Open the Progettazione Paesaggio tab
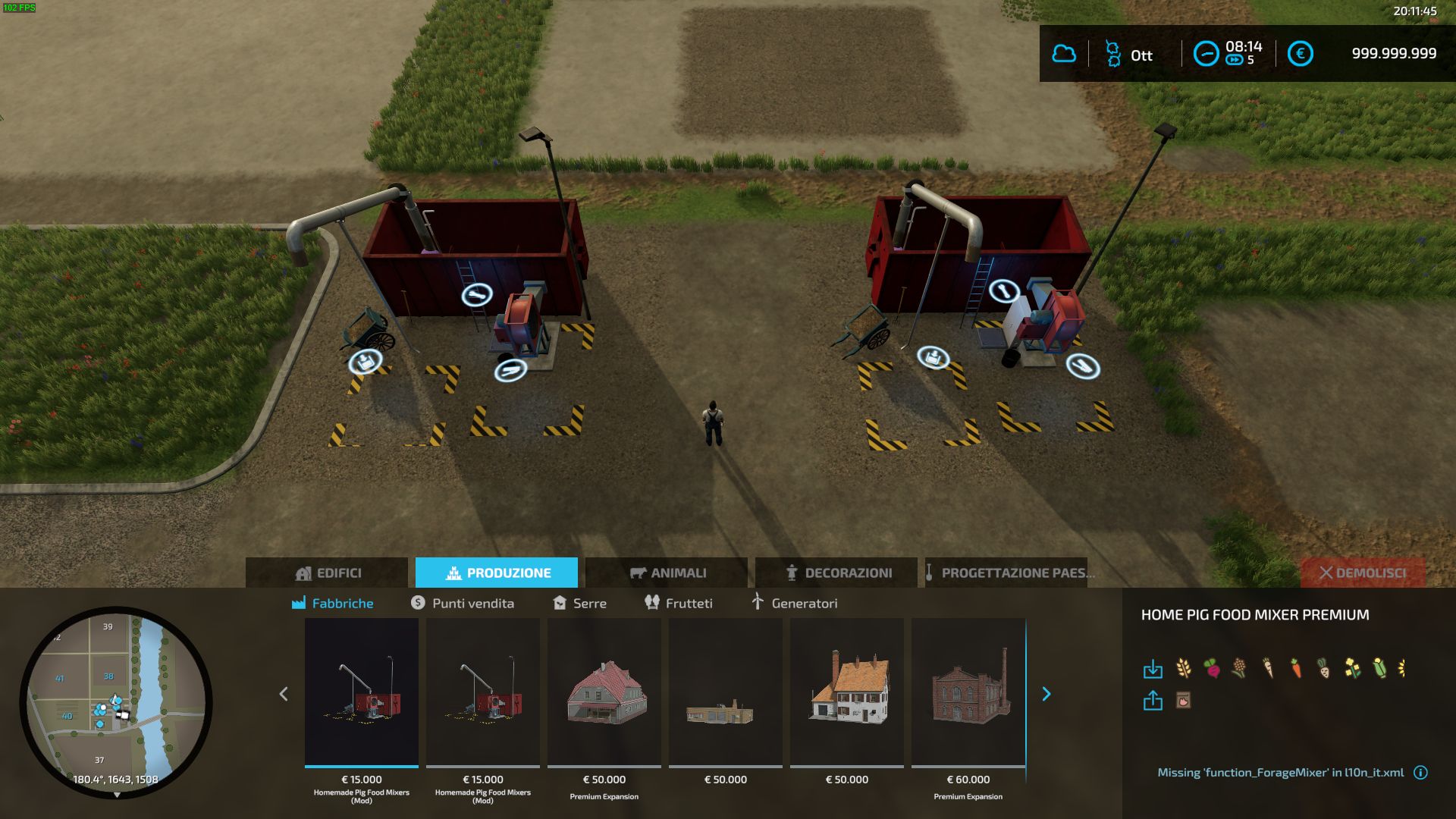The height and width of the screenshot is (819, 1456). pos(1009,573)
